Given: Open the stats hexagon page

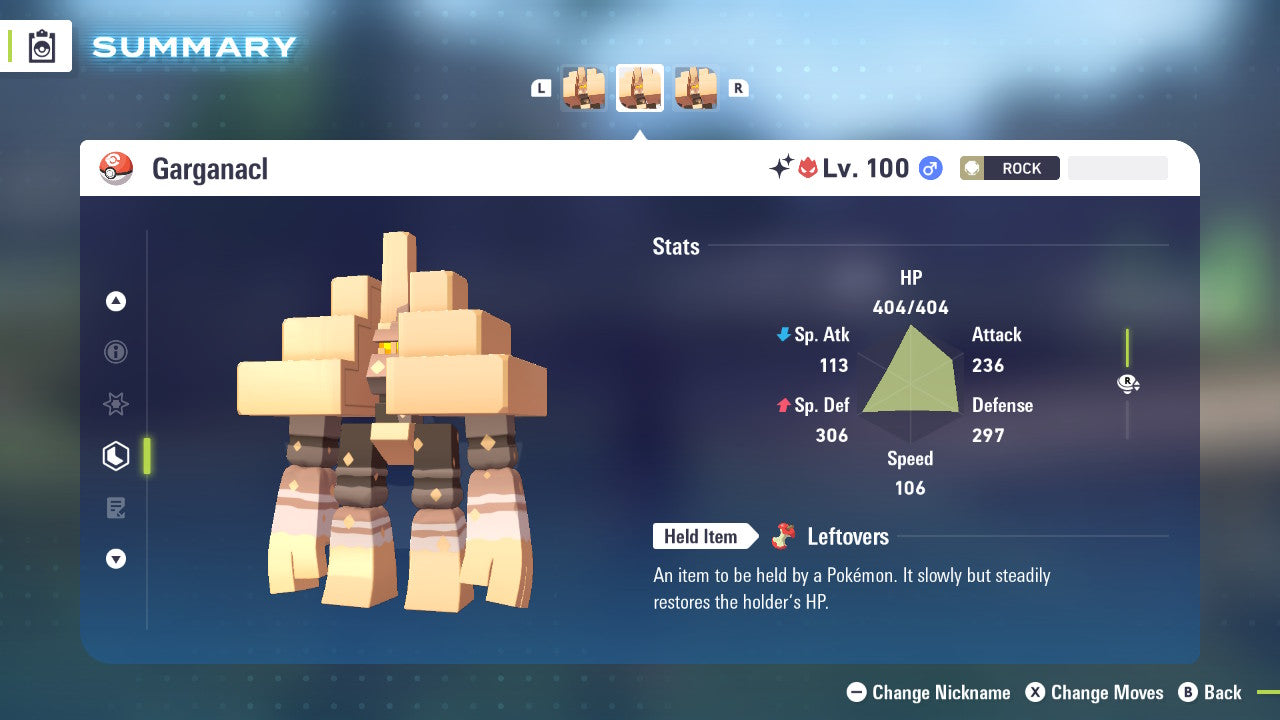Looking at the screenshot, I should click(116, 456).
